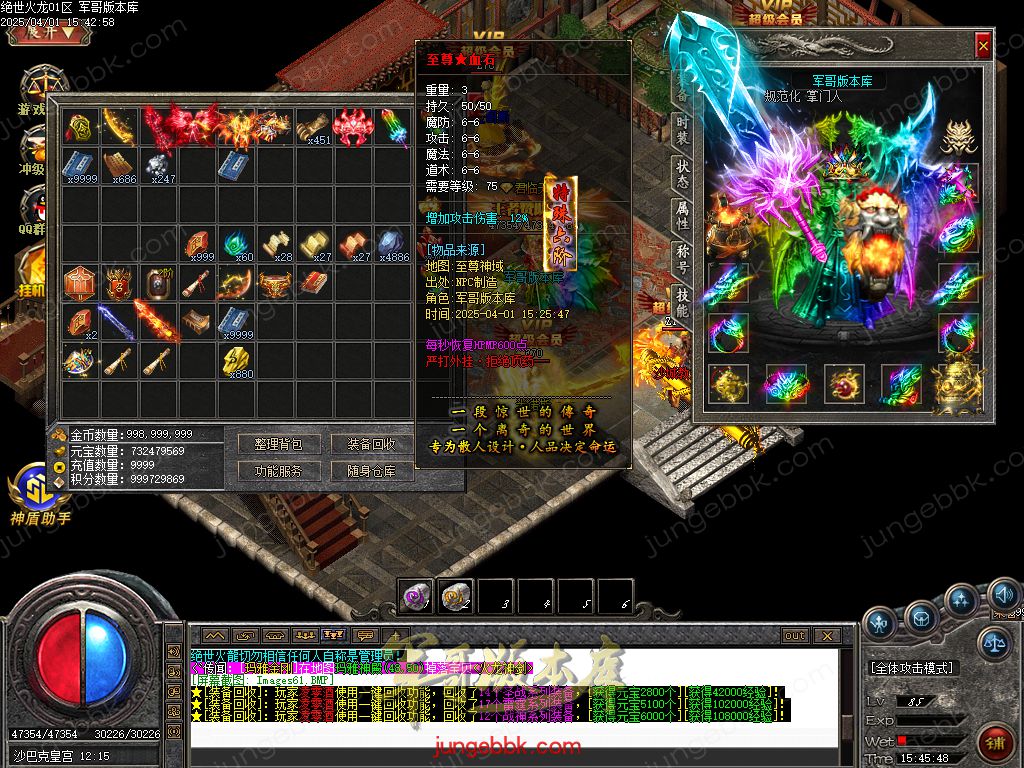1024x768 pixels.
Task: Click the 整理背包 sort bag button
Action: [278, 444]
